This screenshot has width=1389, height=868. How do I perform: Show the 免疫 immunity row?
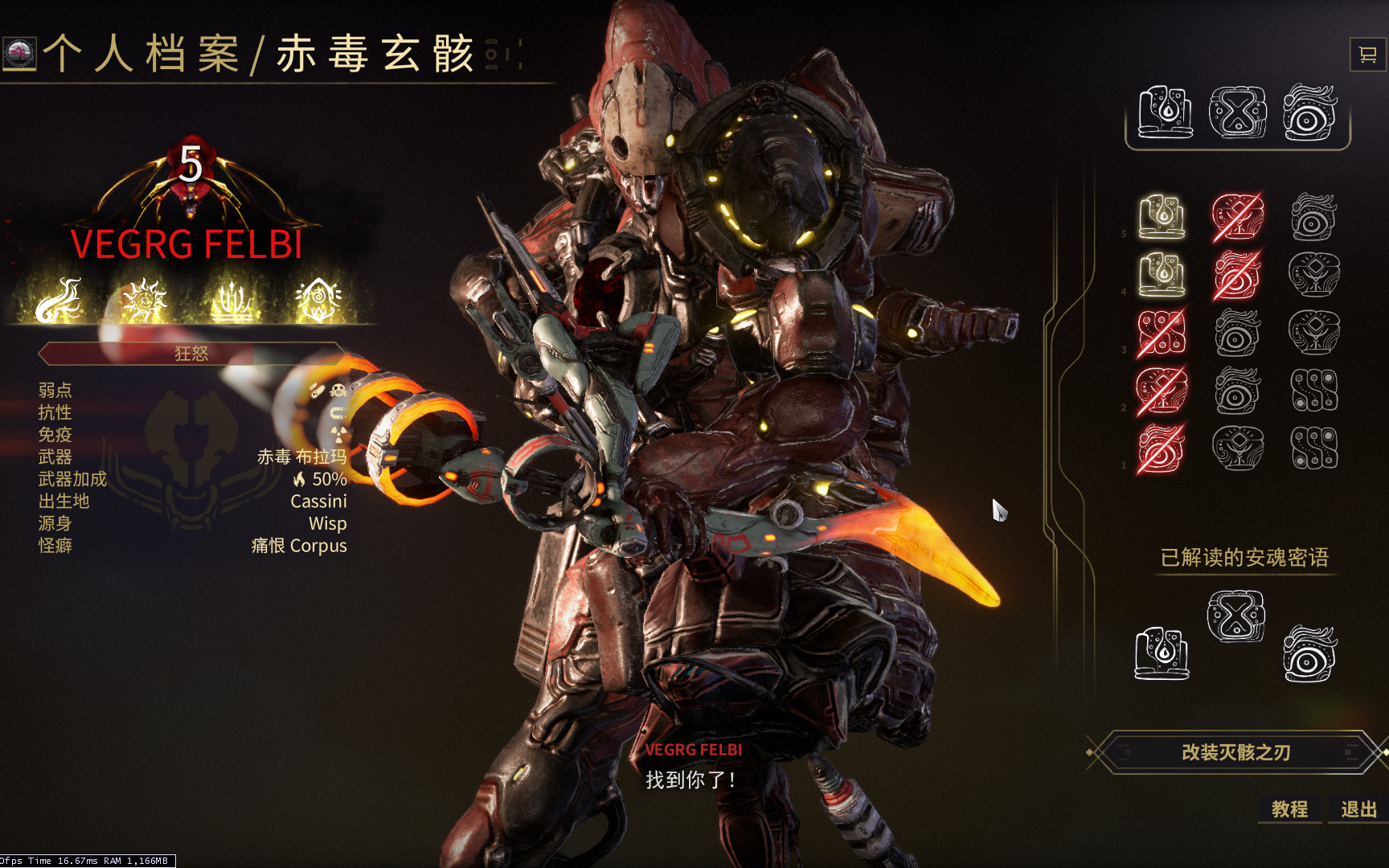55,435
